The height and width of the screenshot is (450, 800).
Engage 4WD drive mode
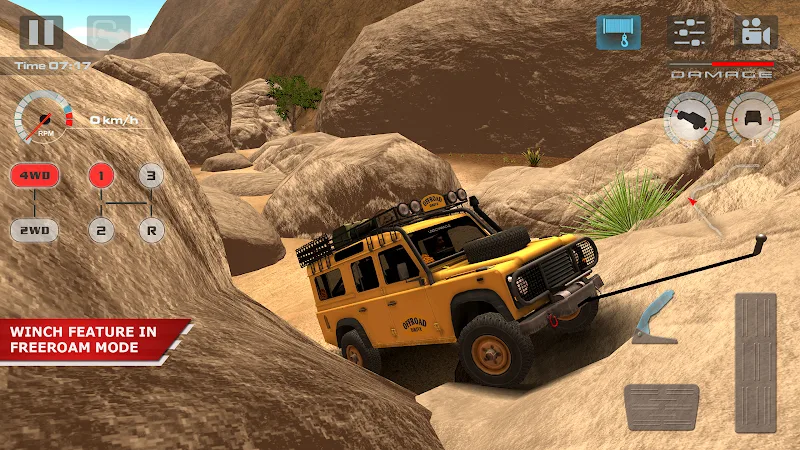pyautogui.click(x=35, y=178)
